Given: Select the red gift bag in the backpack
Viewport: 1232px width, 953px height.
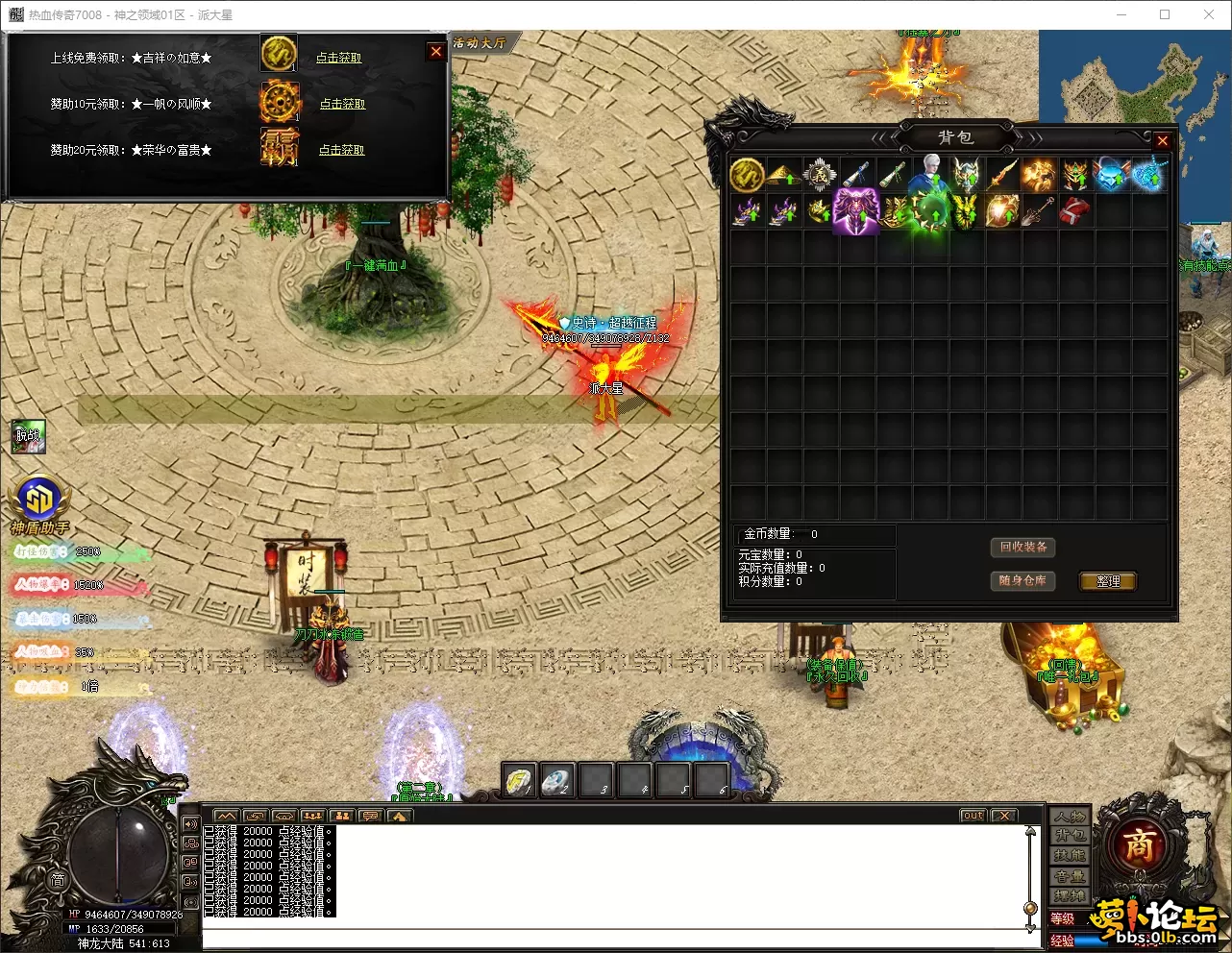Looking at the screenshot, I should [1074, 210].
